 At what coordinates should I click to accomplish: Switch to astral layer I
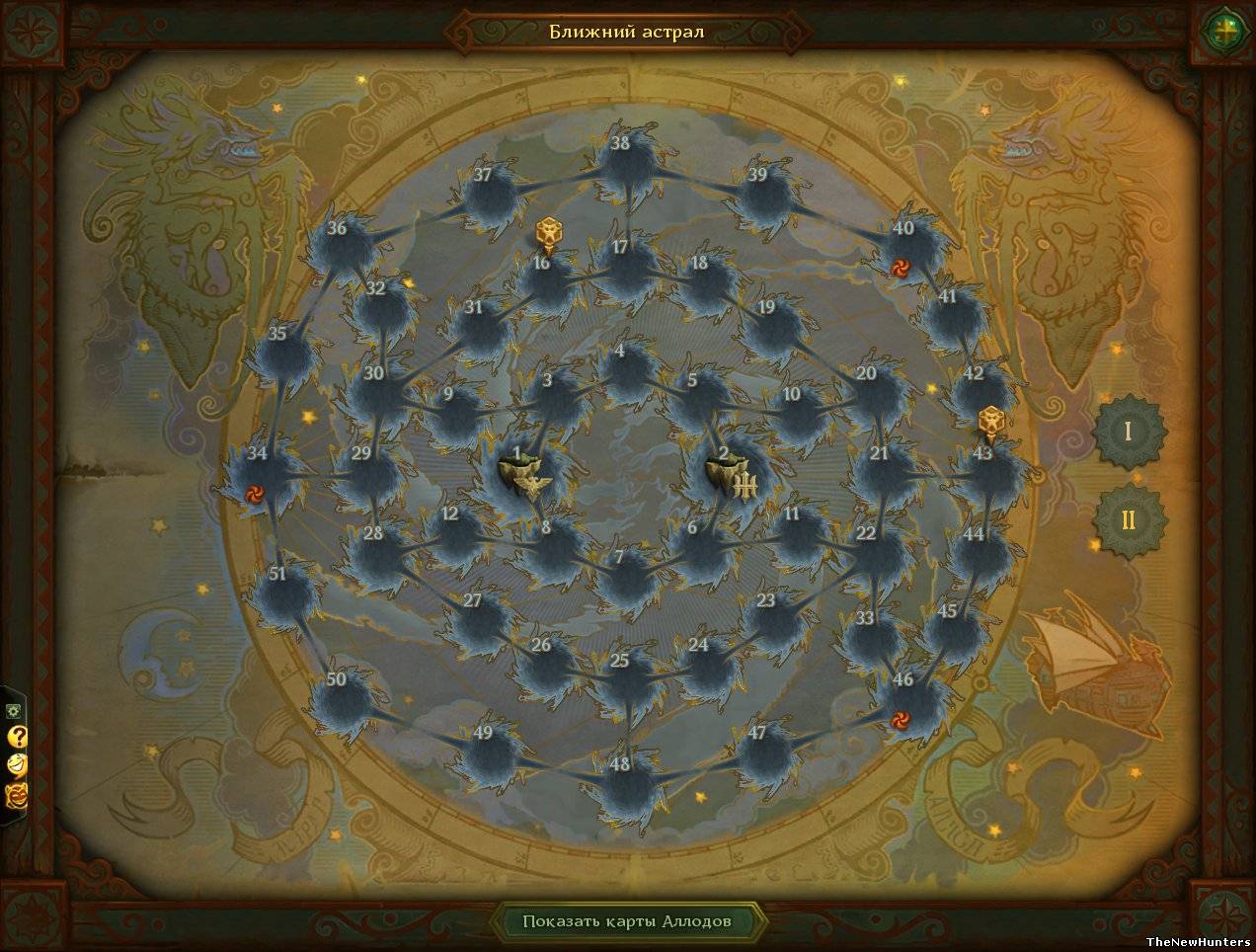tap(1129, 432)
